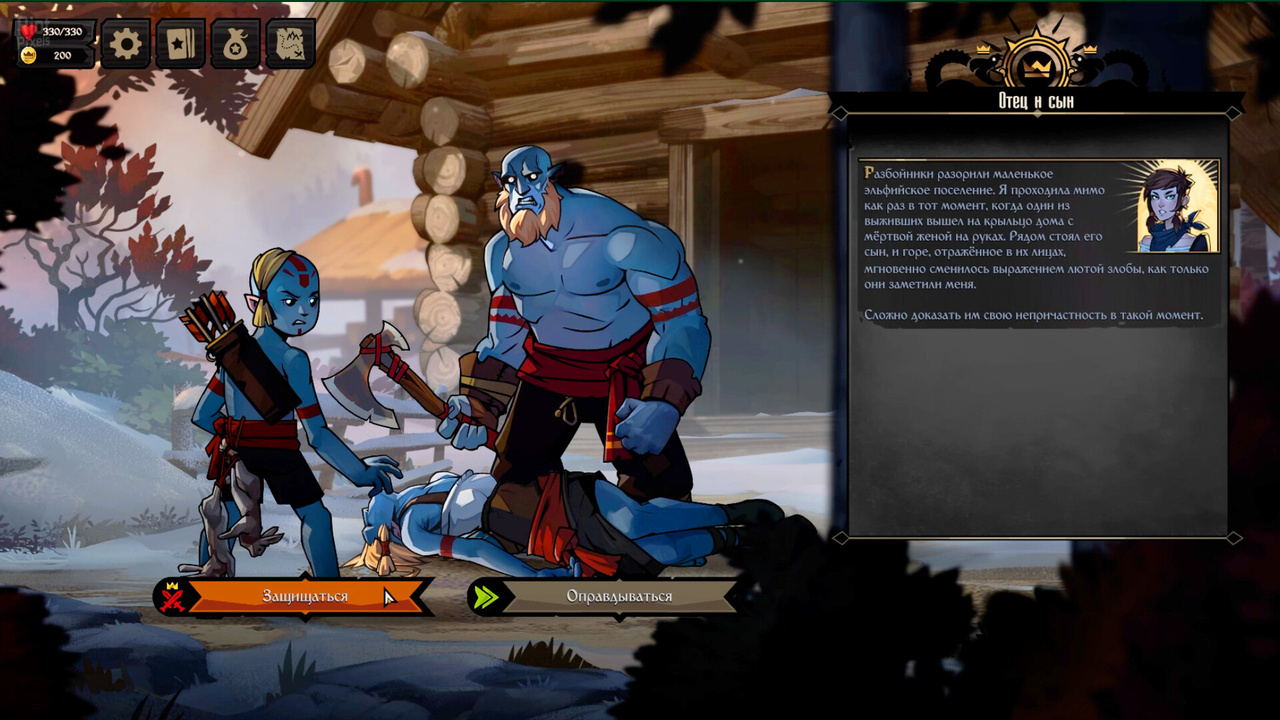Screen dimensions: 1280x720
Task: Select the Оправдываться reply option
Action: (619, 597)
